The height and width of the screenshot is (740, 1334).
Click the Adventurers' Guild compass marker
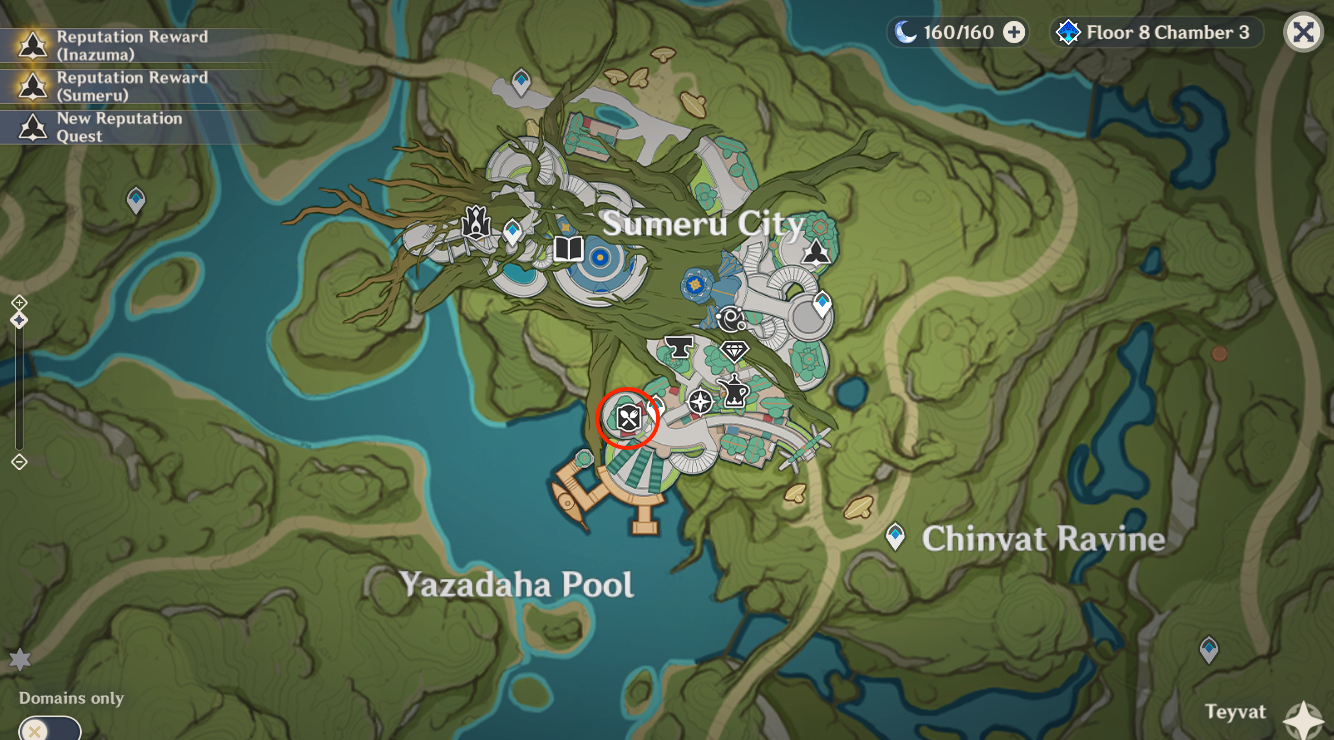pos(701,402)
